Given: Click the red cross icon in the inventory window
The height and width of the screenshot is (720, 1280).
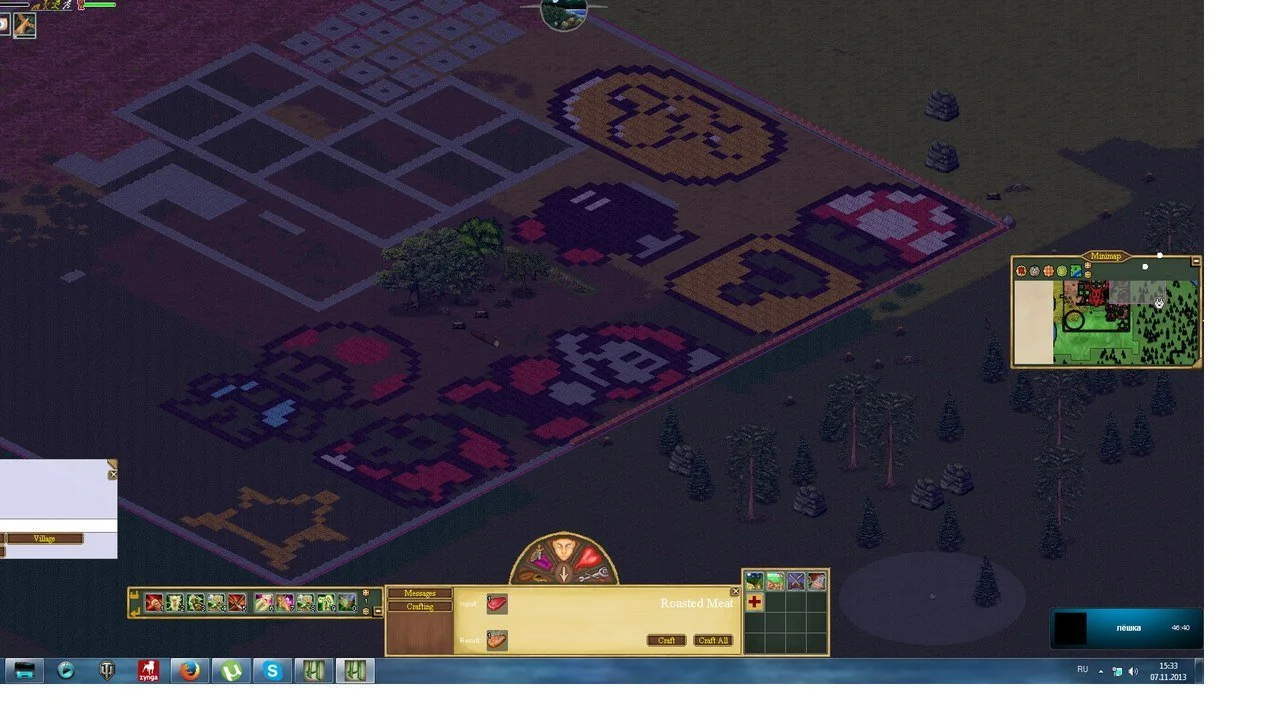Looking at the screenshot, I should [x=755, y=603].
